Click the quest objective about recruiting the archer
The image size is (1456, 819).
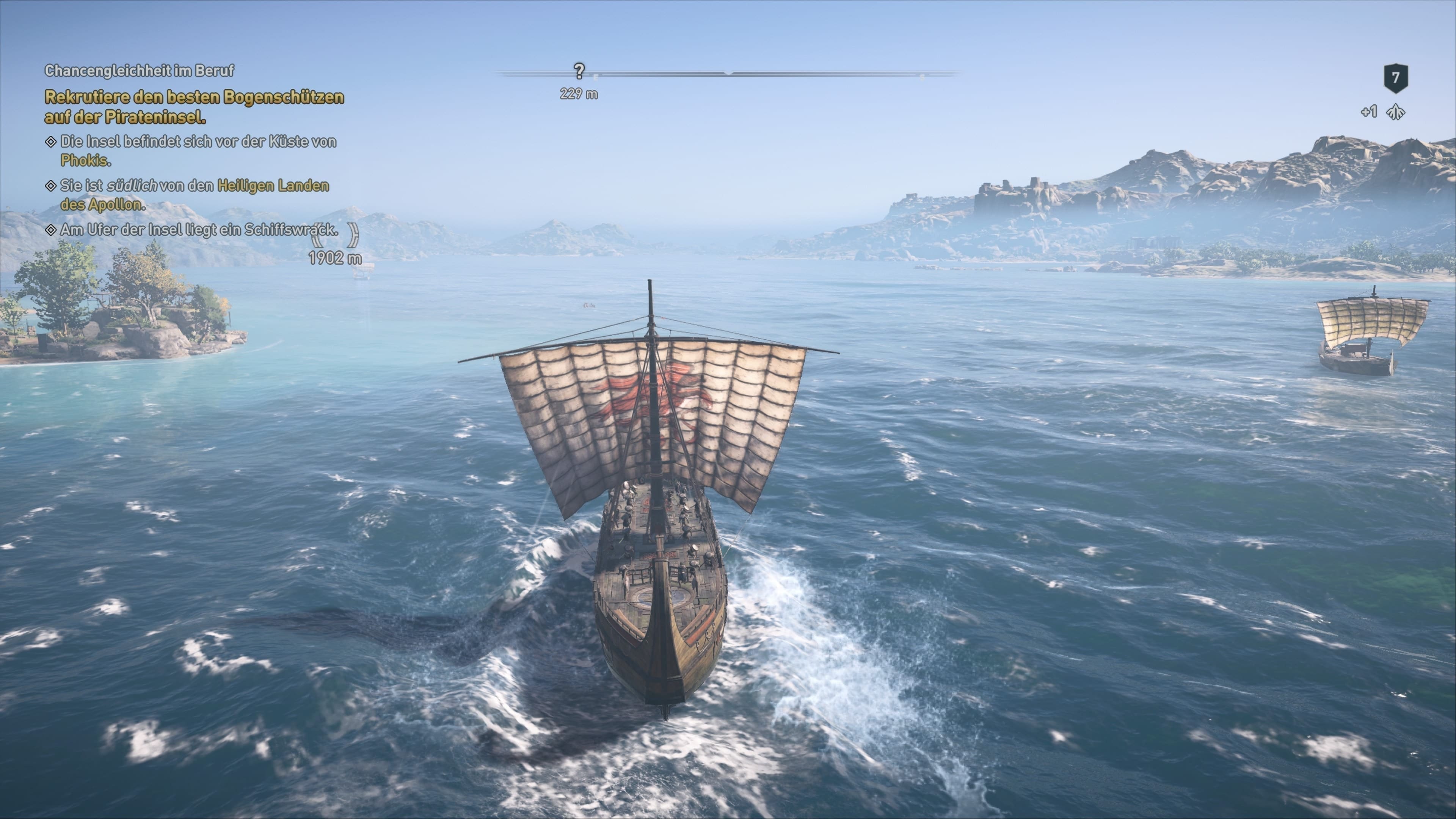click(194, 107)
